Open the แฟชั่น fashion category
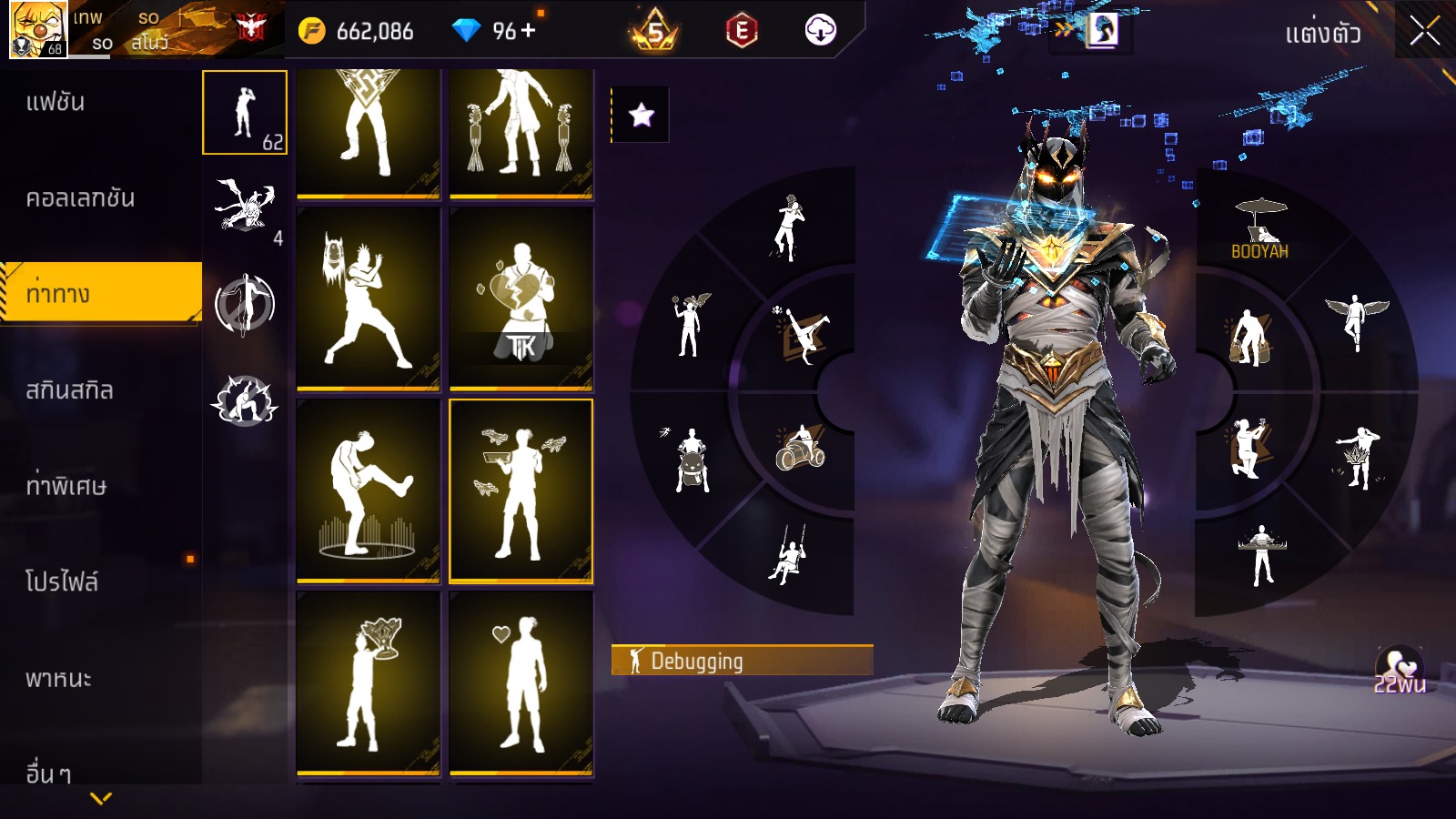 [56, 102]
